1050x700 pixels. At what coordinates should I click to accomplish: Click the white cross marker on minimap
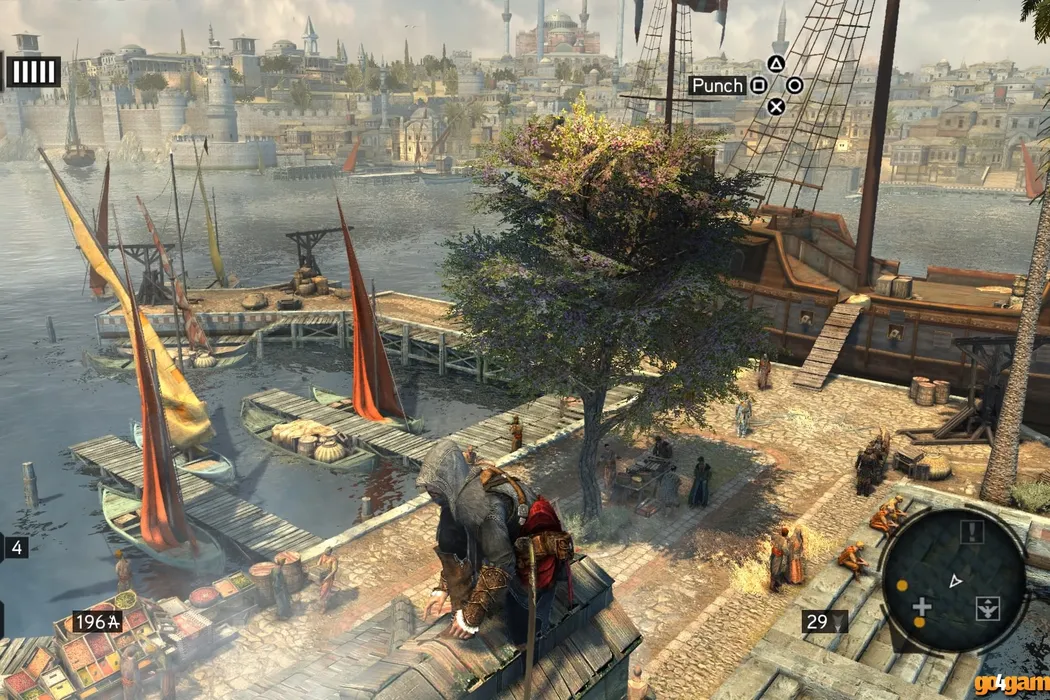(922, 606)
